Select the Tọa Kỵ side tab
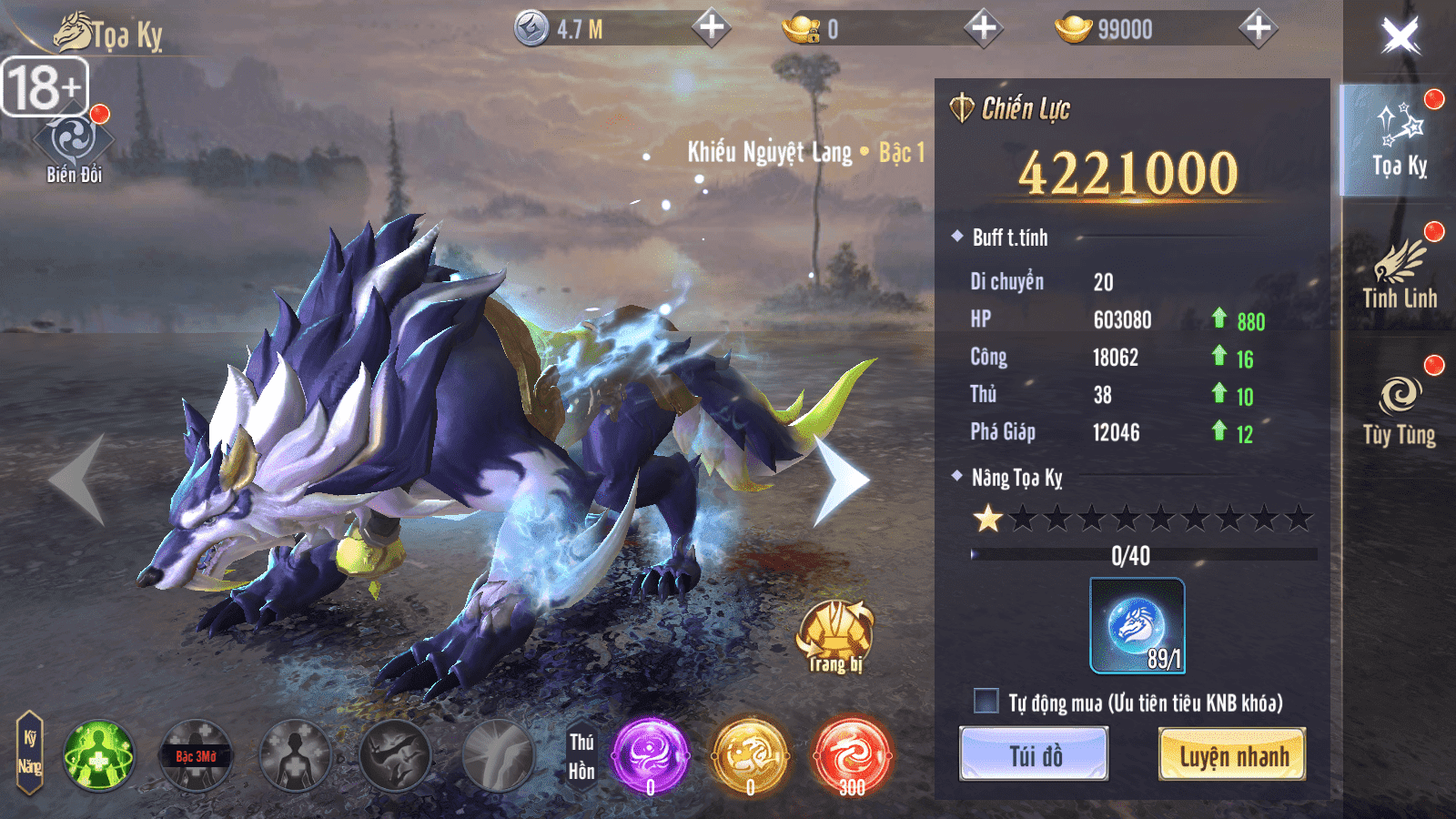The image size is (1456, 819). pos(1400,139)
